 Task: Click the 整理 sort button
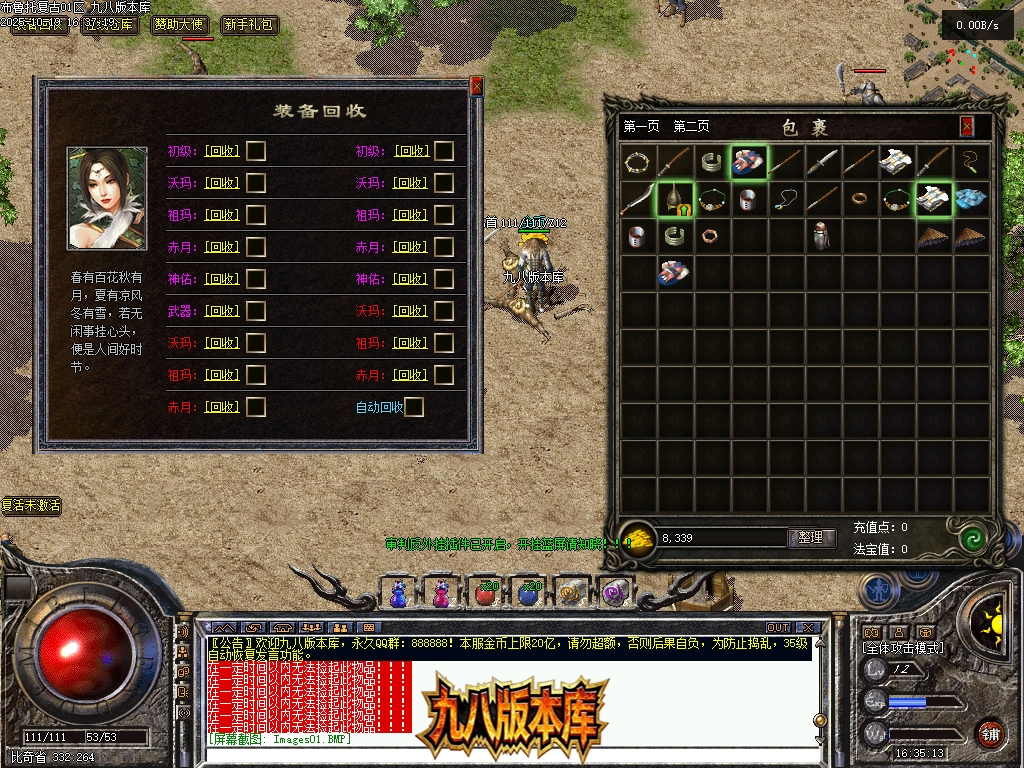pos(811,538)
